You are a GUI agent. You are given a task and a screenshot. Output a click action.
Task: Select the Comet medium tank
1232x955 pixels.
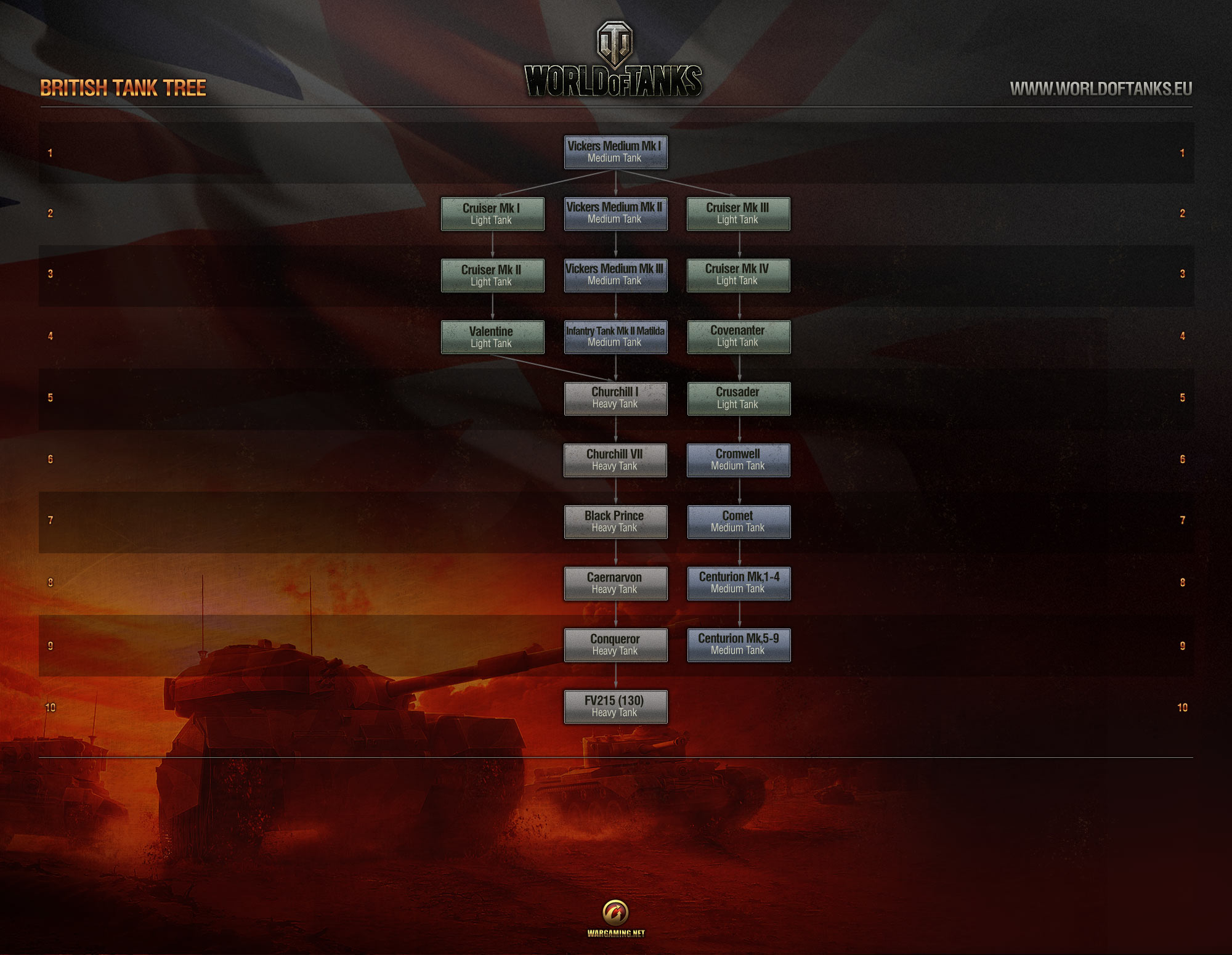coord(738,521)
